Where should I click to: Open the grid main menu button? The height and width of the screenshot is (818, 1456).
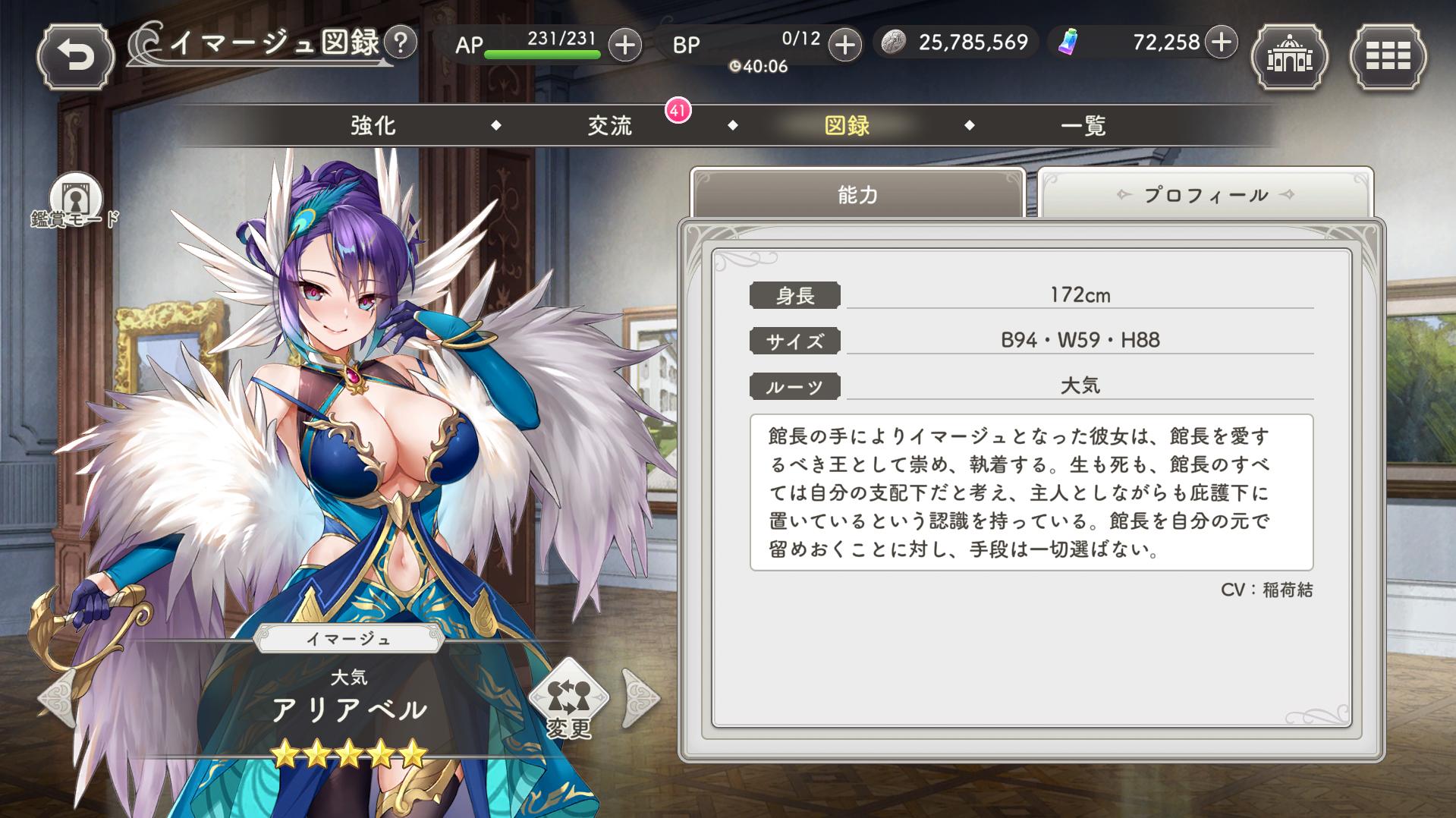pyautogui.click(x=1388, y=57)
